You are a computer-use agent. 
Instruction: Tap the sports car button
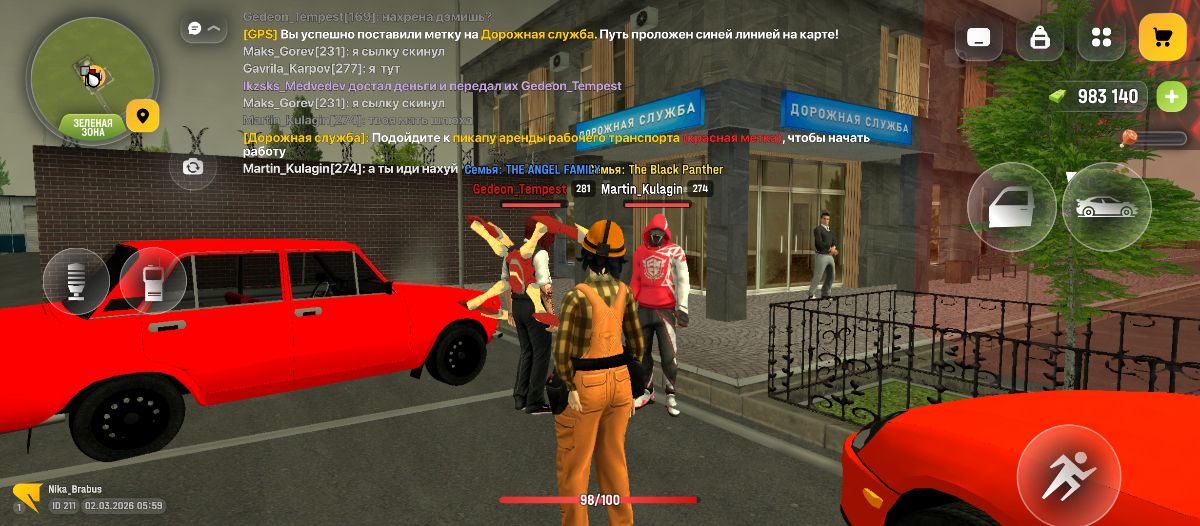pyautogui.click(x=1106, y=207)
